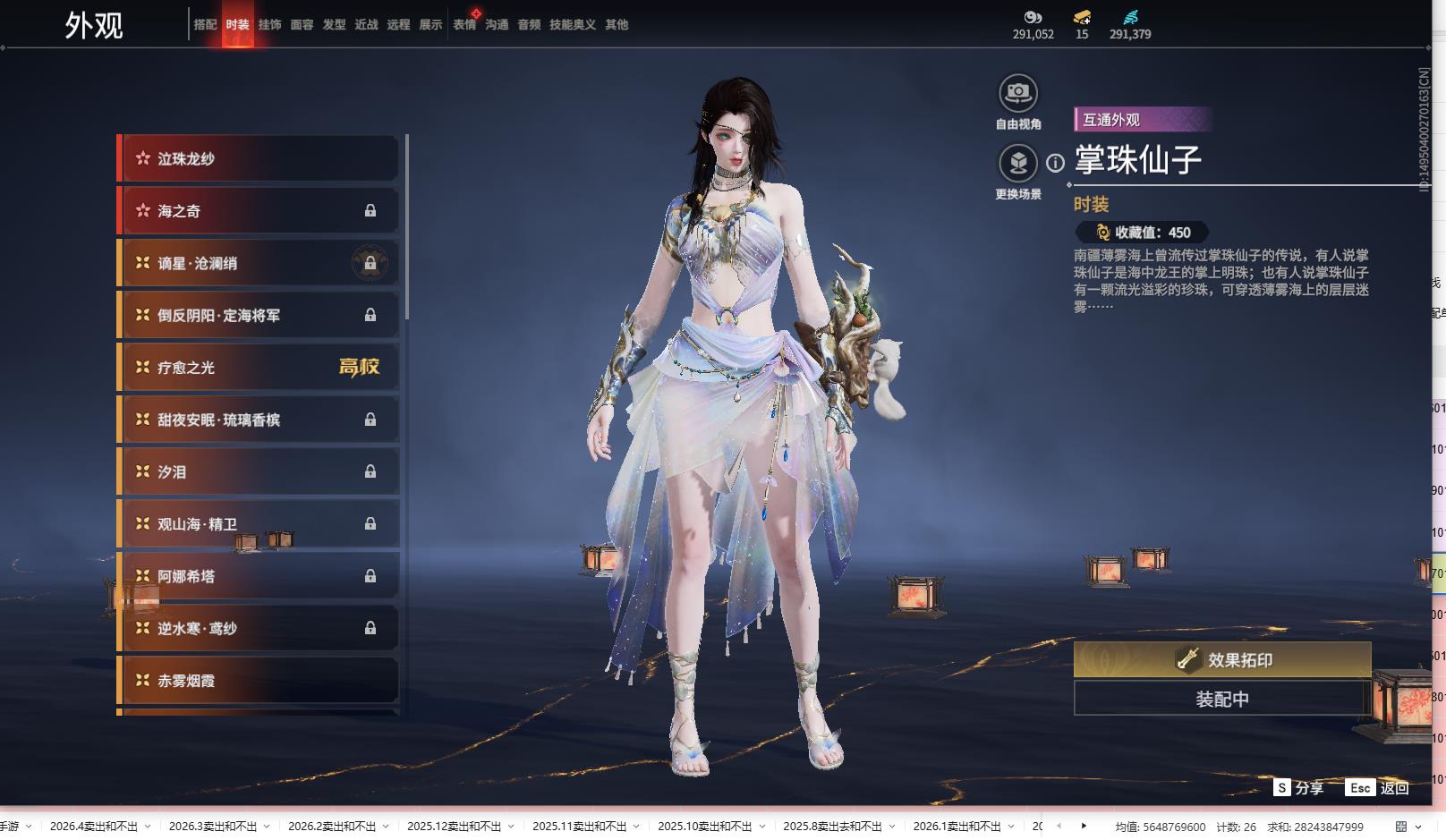Show the 技能奥义 tab
The image size is (1446, 840).
[x=572, y=25]
